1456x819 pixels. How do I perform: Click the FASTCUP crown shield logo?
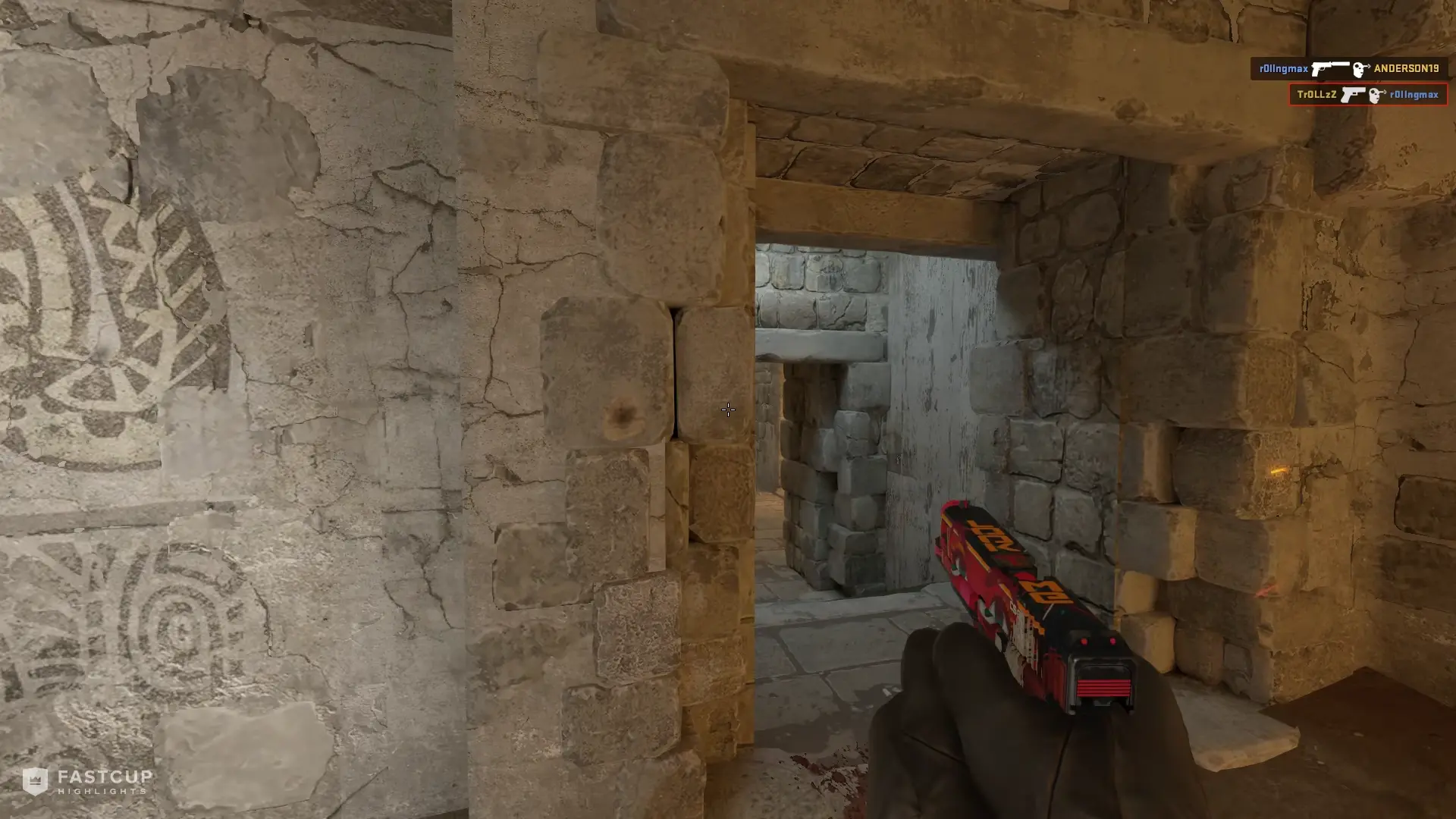36,780
